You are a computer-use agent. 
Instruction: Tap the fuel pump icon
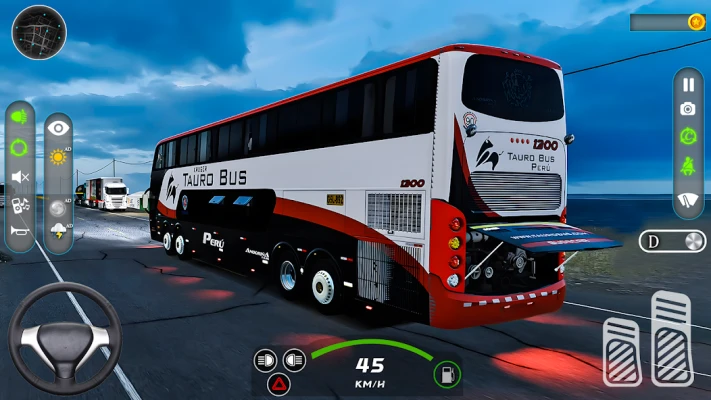click(x=447, y=374)
